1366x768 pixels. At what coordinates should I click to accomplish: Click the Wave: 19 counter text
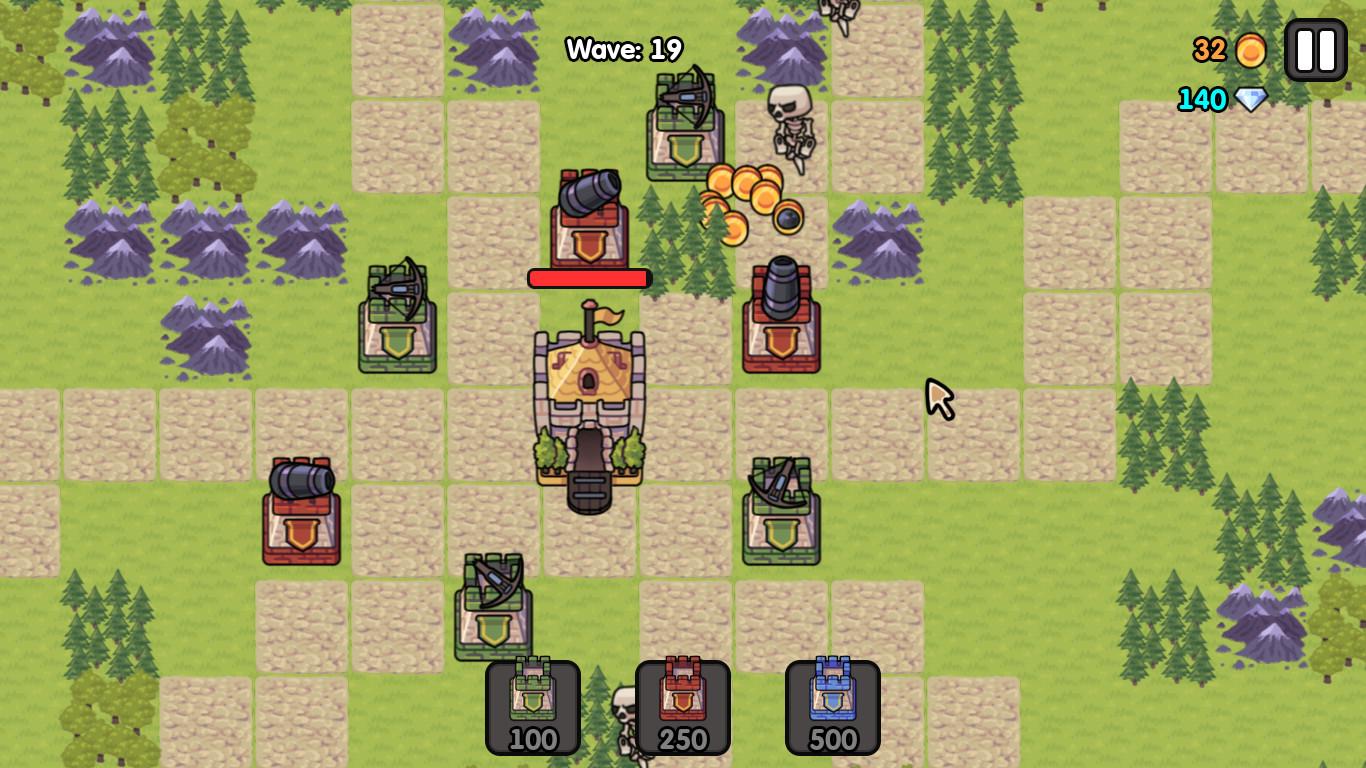point(623,48)
